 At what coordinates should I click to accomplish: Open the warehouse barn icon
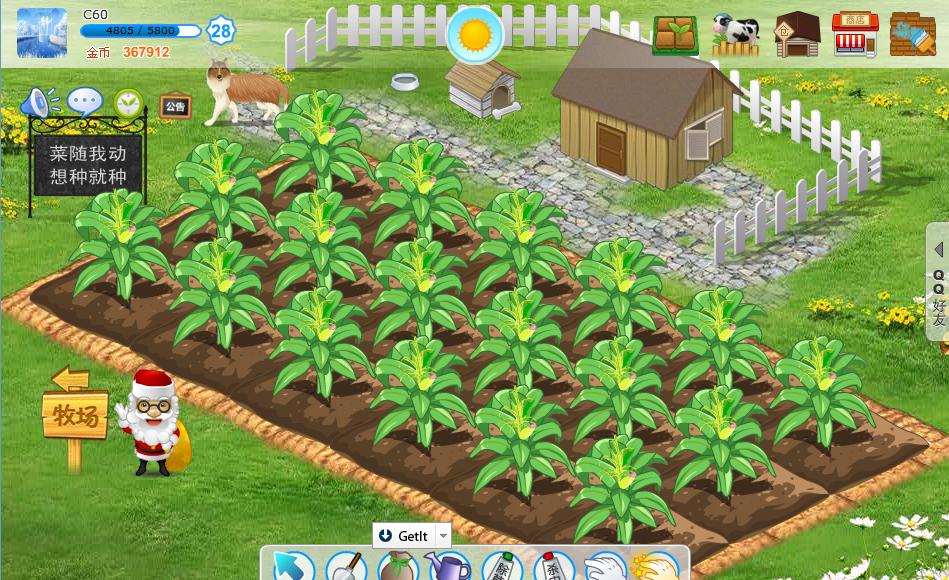tap(797, 35)
